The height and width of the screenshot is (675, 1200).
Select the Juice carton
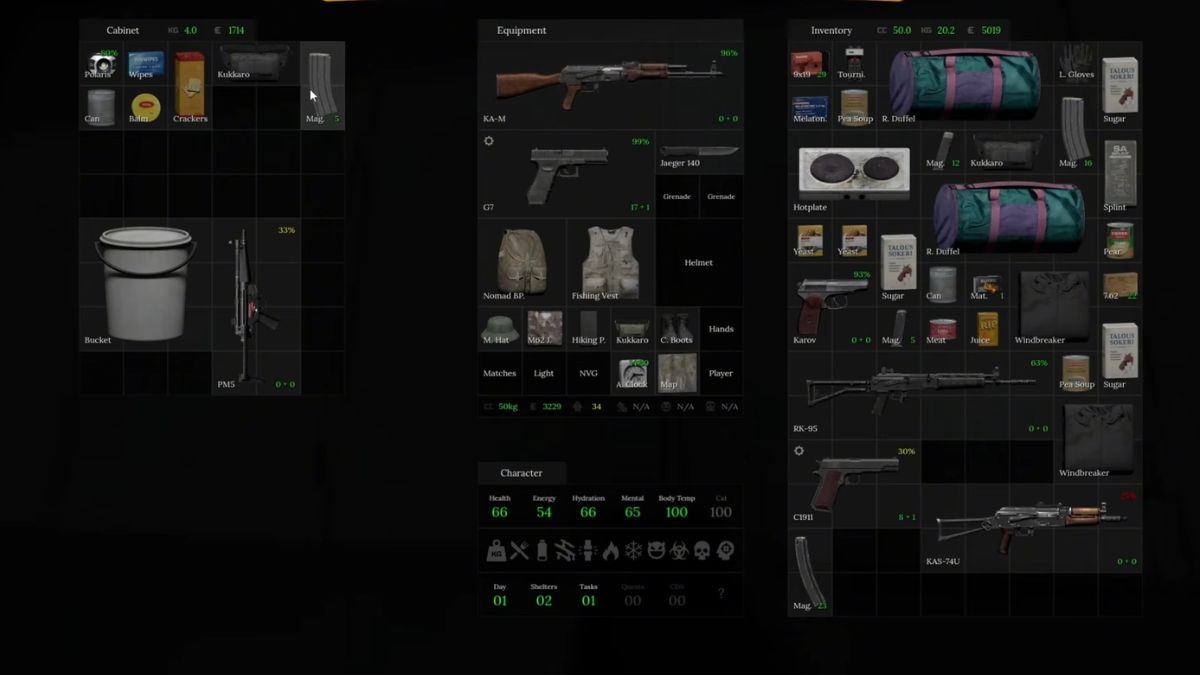(986, 328)
